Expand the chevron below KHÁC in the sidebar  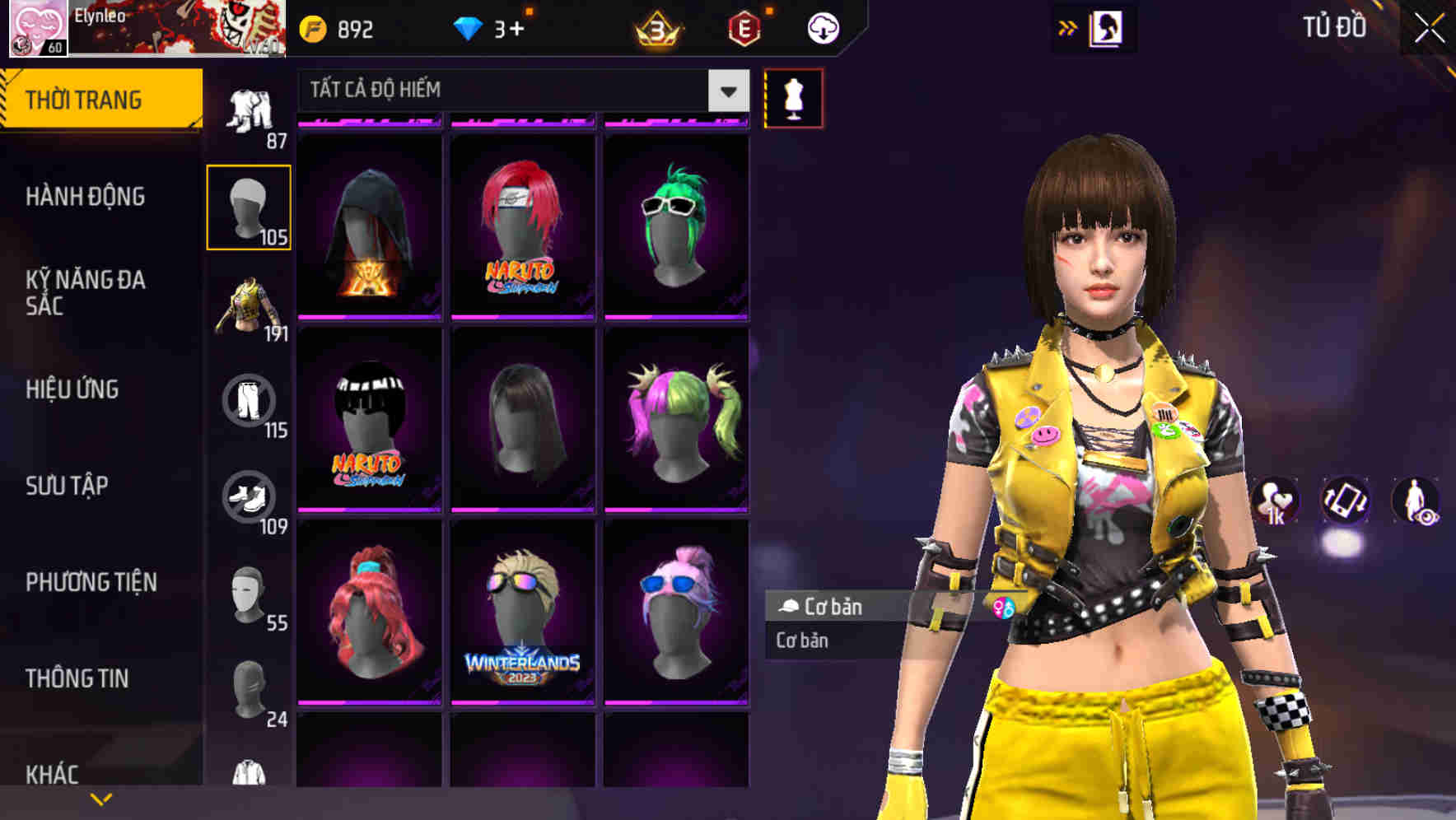(x=100, y=799)
